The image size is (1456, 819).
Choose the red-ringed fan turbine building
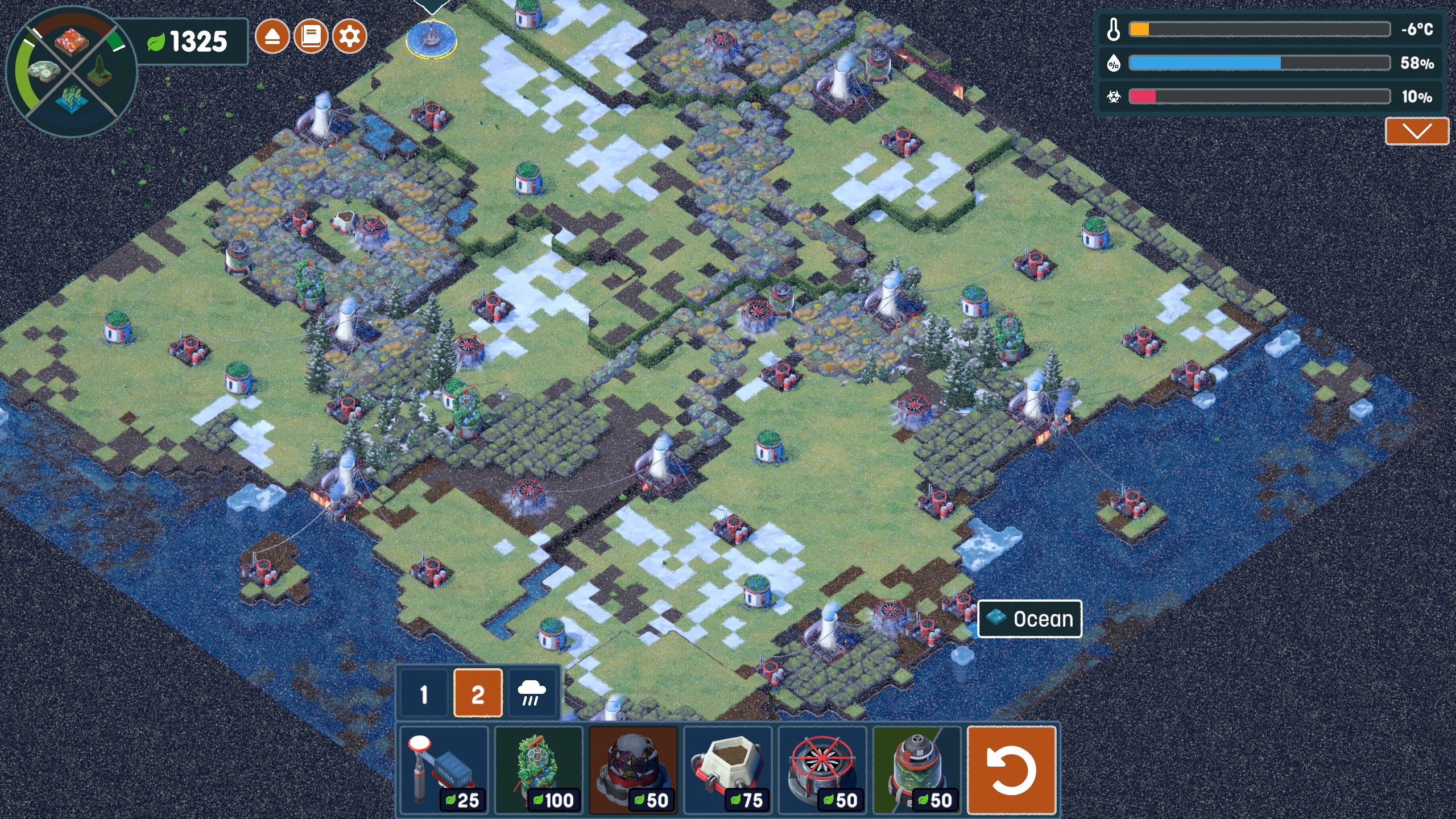(822, 770)
